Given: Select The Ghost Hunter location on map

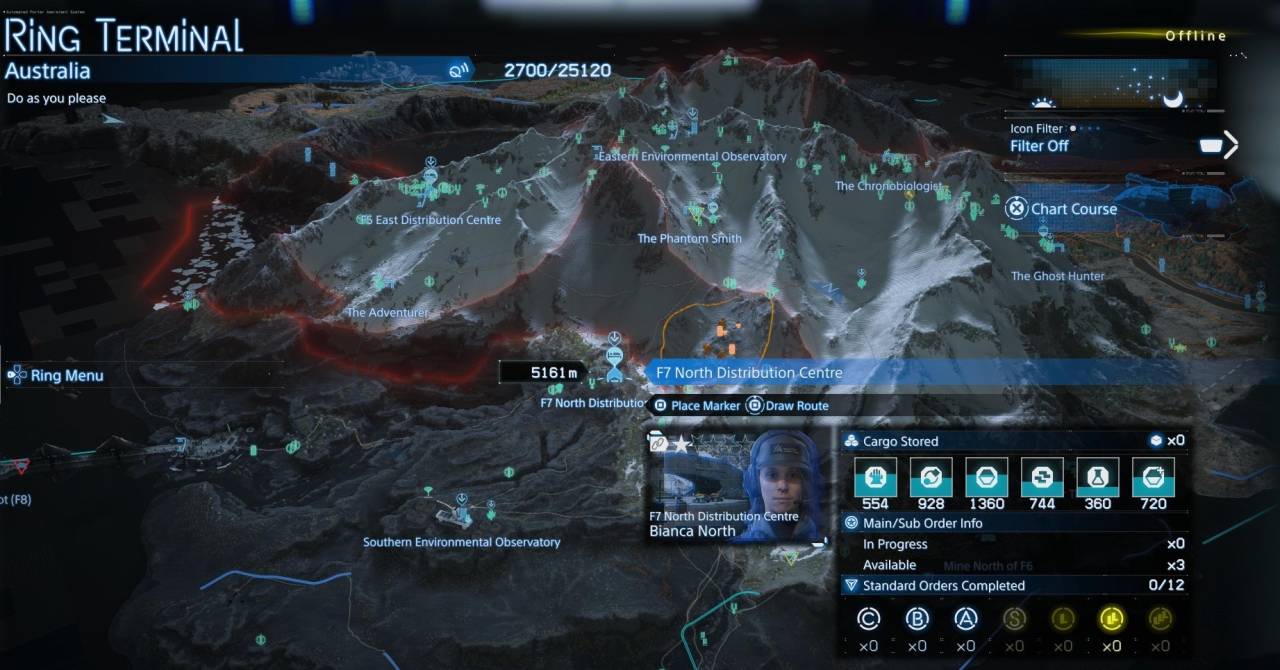Looking at the screenshot, I should click(1057, 276).
